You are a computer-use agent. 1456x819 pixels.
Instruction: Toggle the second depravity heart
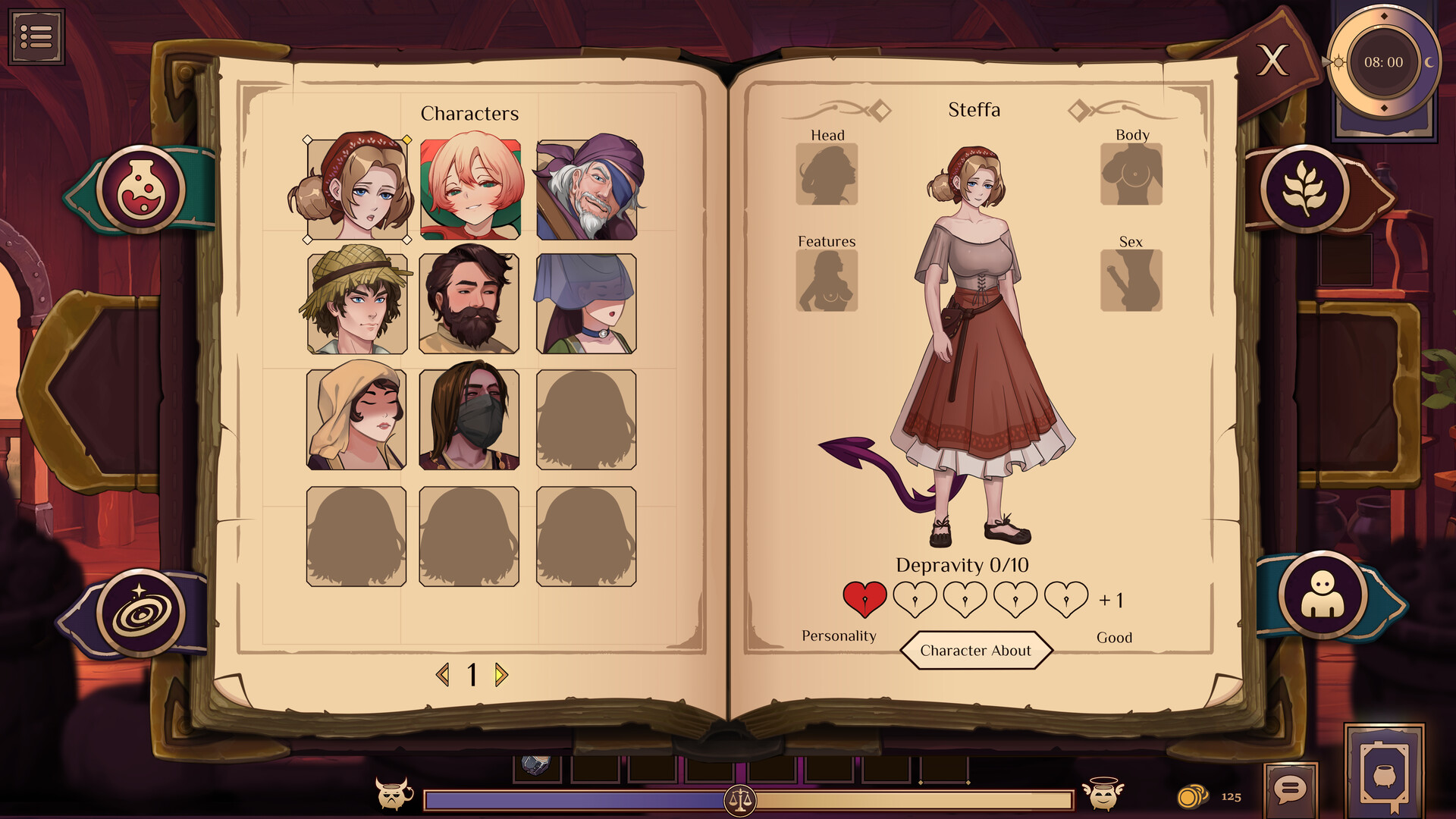[x=914, y=598]
